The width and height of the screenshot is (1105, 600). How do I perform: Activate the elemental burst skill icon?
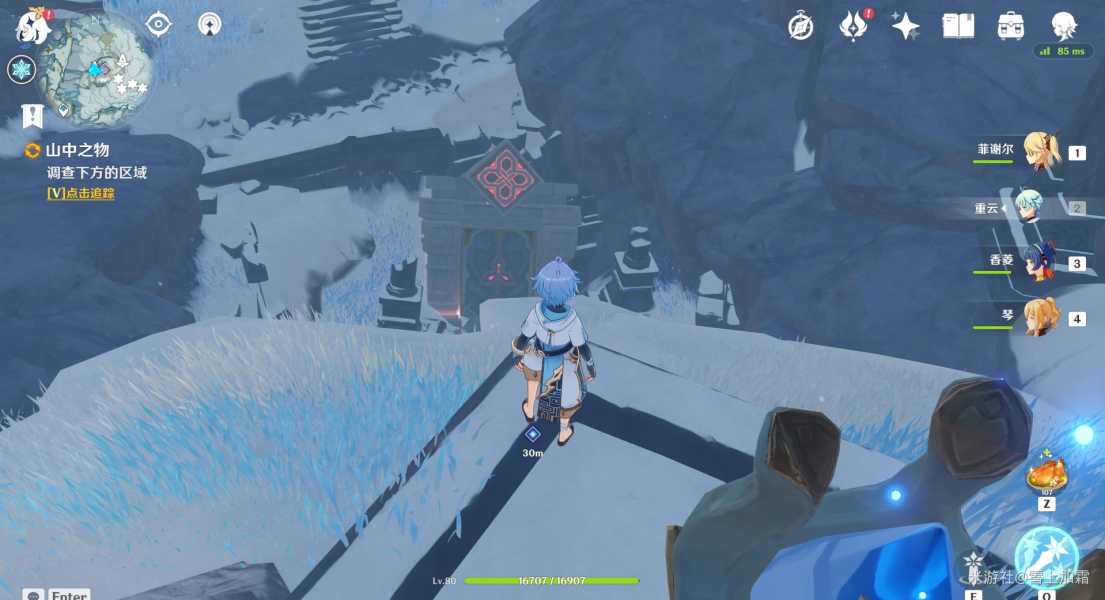click(1046, 553)
